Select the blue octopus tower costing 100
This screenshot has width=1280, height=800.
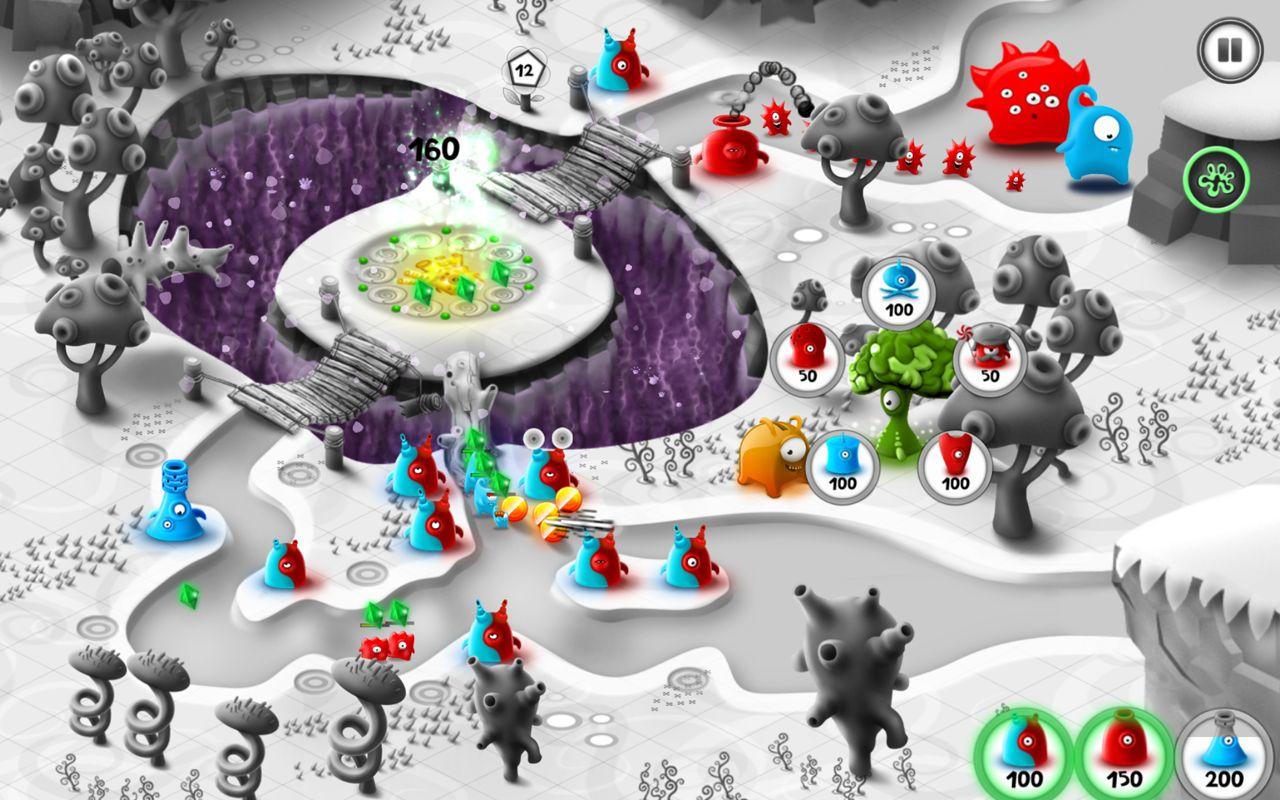pos(899,294)
